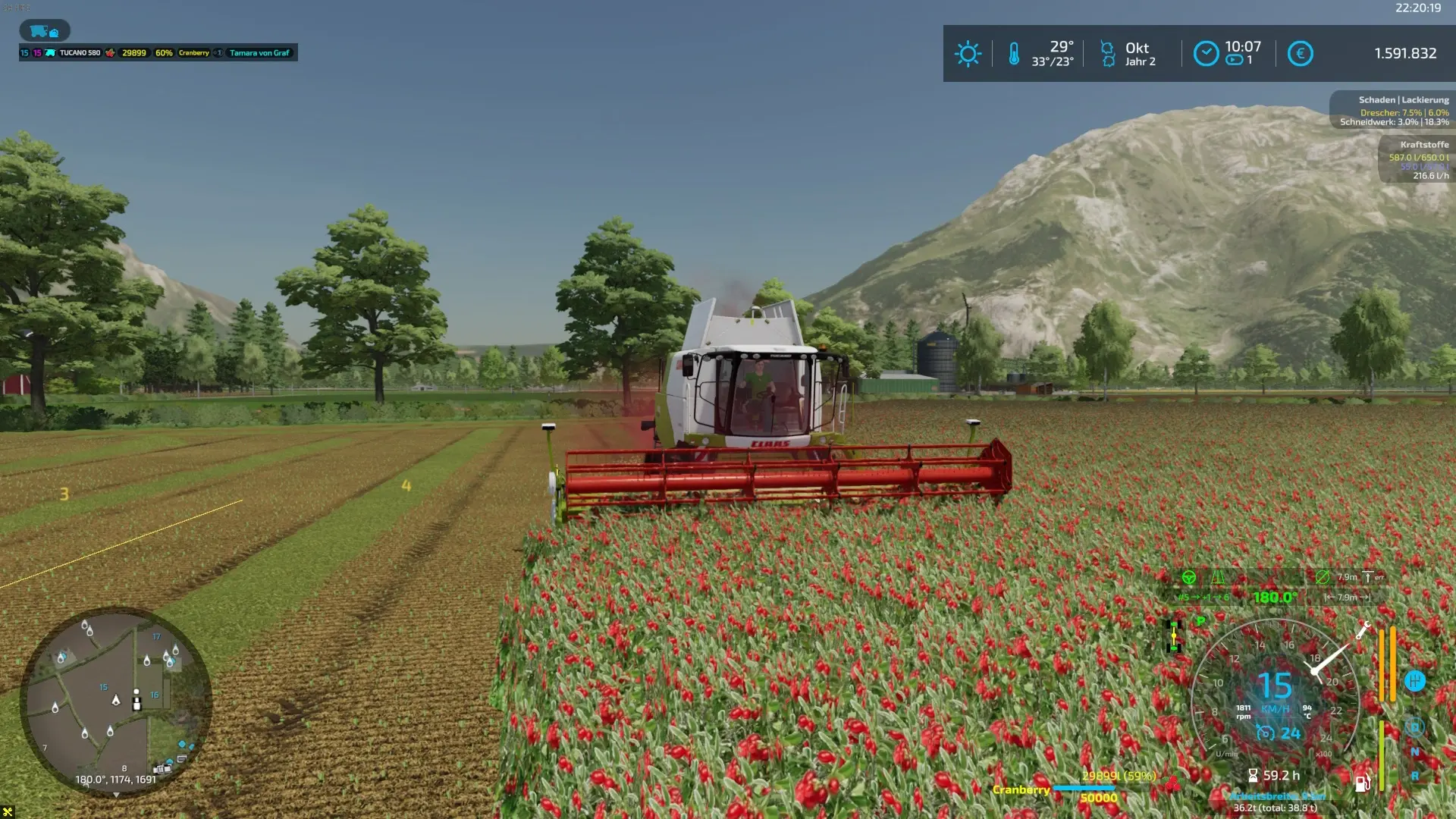Click the wrench tool icon in the corner

point(8,812)
